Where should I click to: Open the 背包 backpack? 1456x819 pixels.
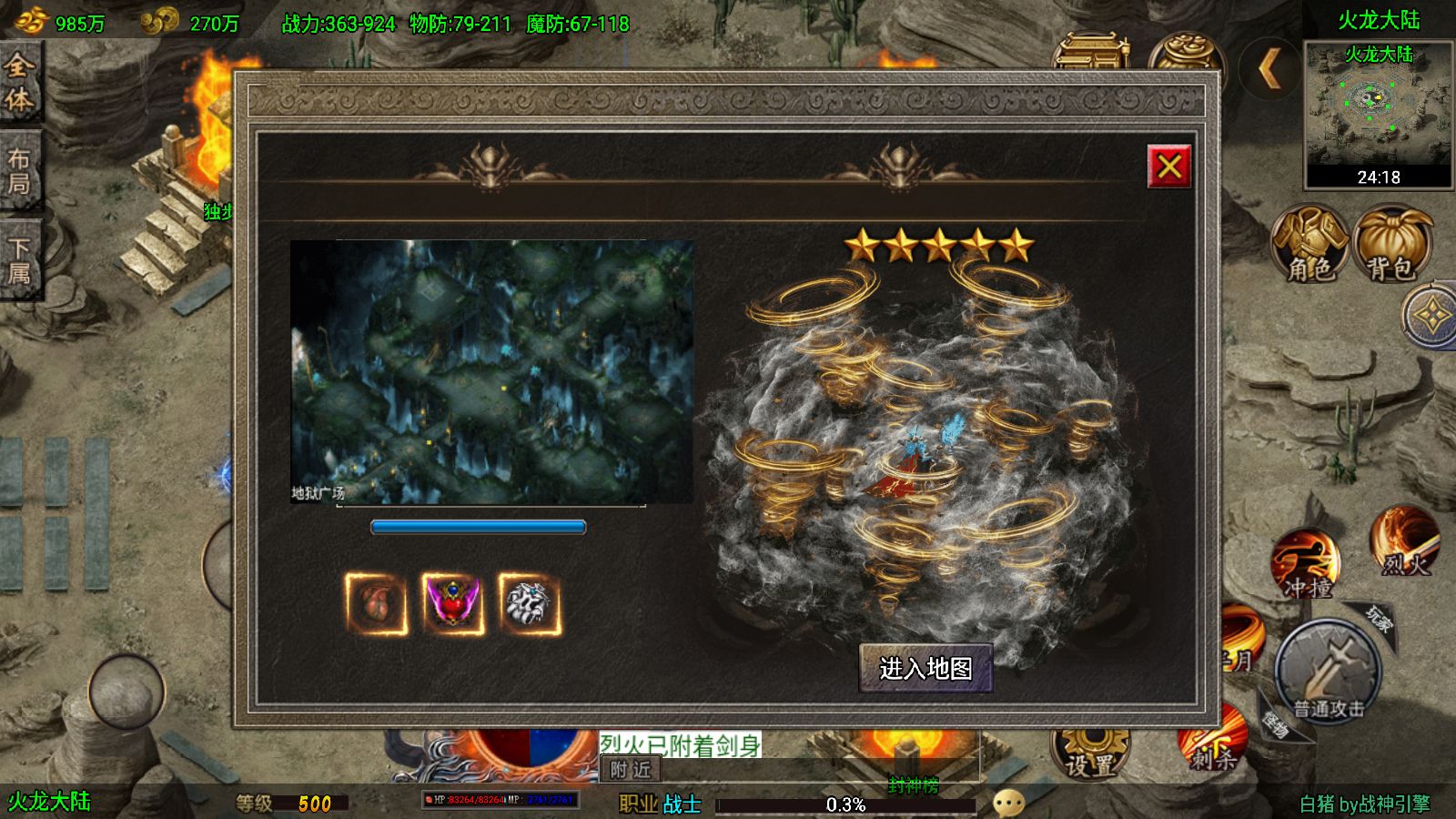pyautogui.click(x=1392, y=244)
